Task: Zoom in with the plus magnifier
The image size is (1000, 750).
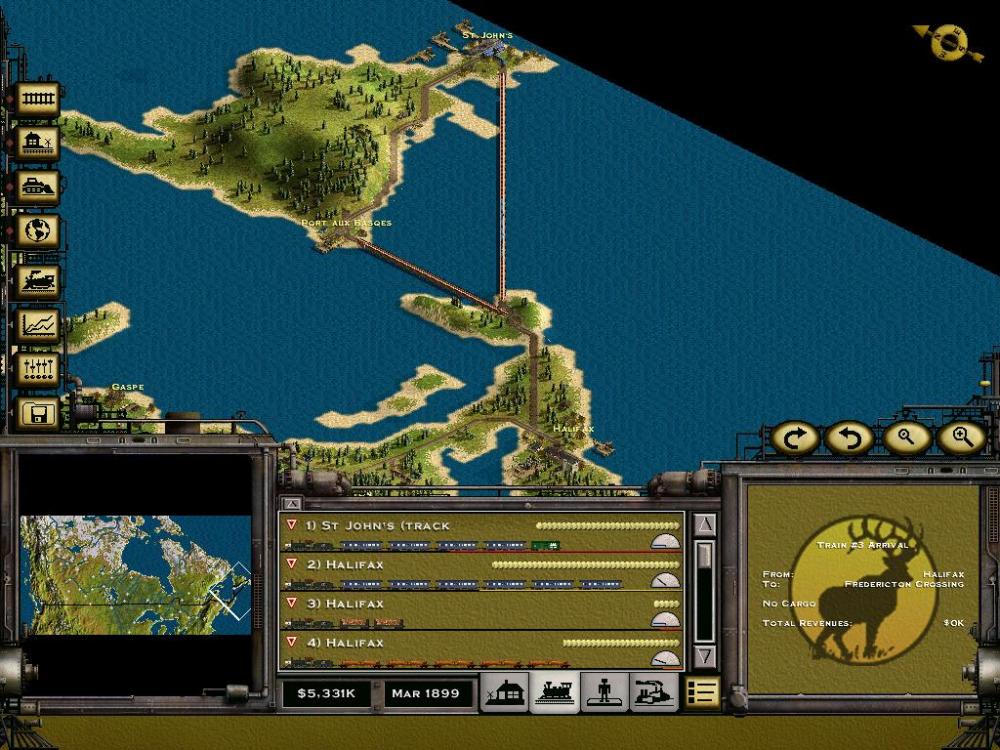Action: click(x=962, y=437)
